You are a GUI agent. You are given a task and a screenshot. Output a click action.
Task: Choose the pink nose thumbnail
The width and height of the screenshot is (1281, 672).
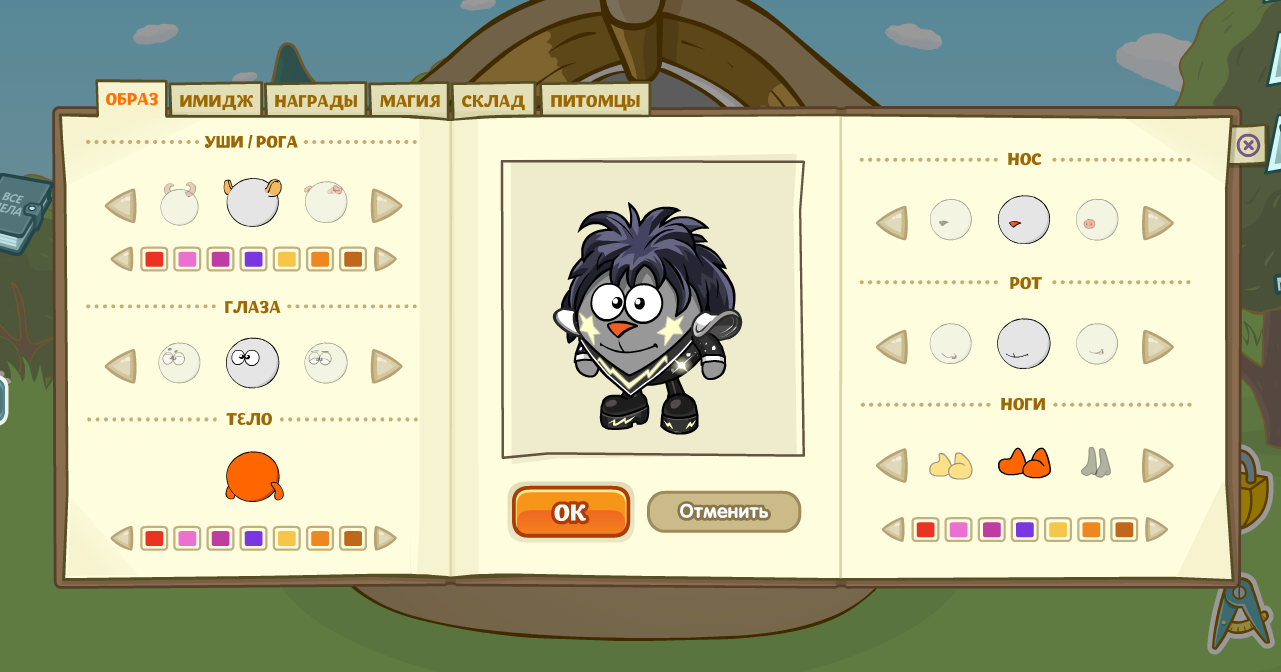point(1096,220)
